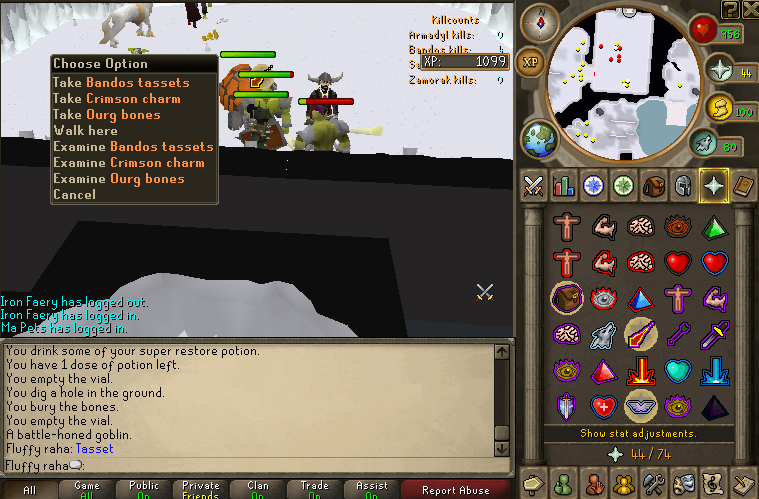The image size is (759, 499).
Task: Choose Take Crimson charm option
Action: click(x=116, y=99)
